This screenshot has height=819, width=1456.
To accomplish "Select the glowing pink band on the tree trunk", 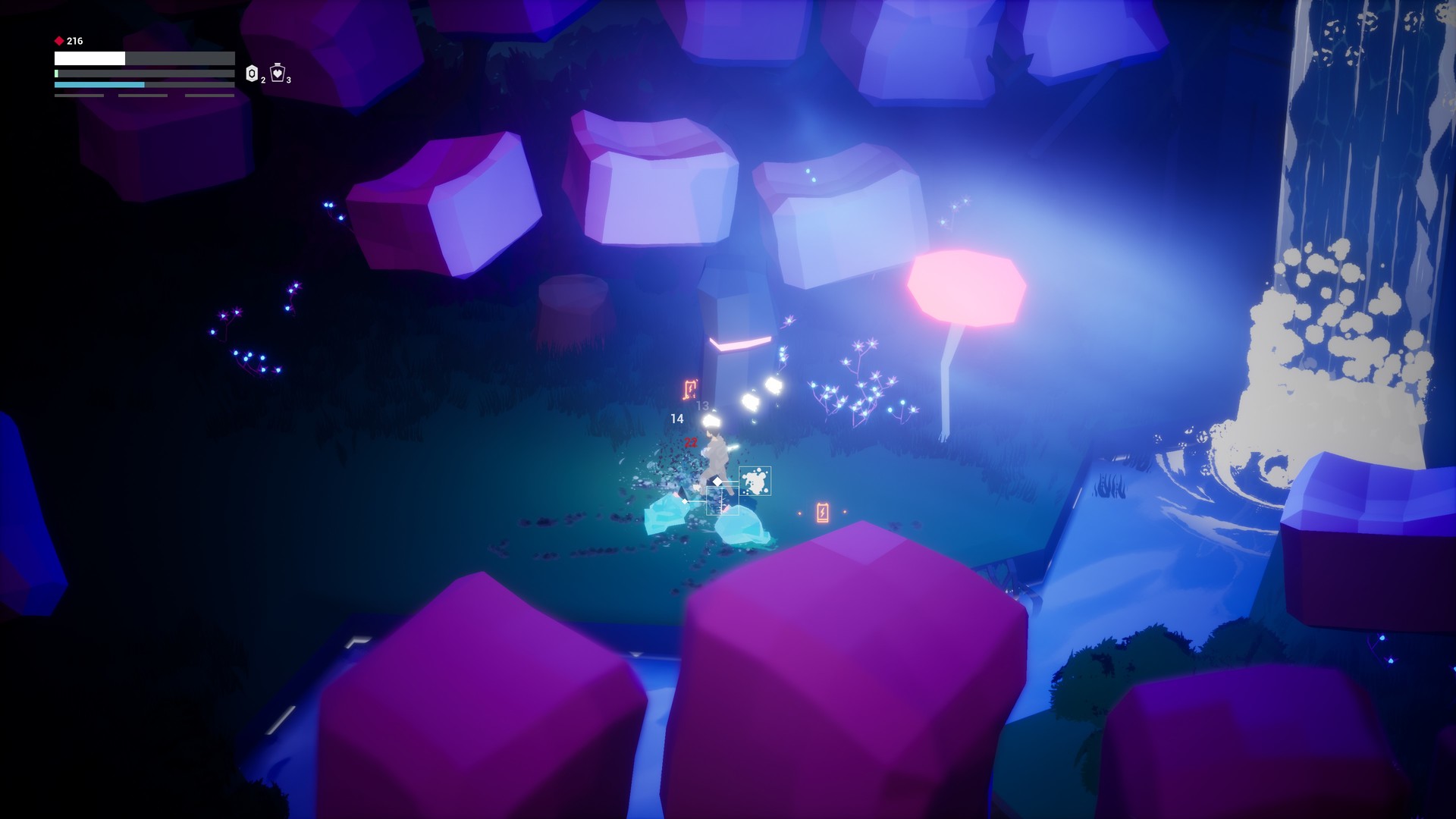I will 739,343.
